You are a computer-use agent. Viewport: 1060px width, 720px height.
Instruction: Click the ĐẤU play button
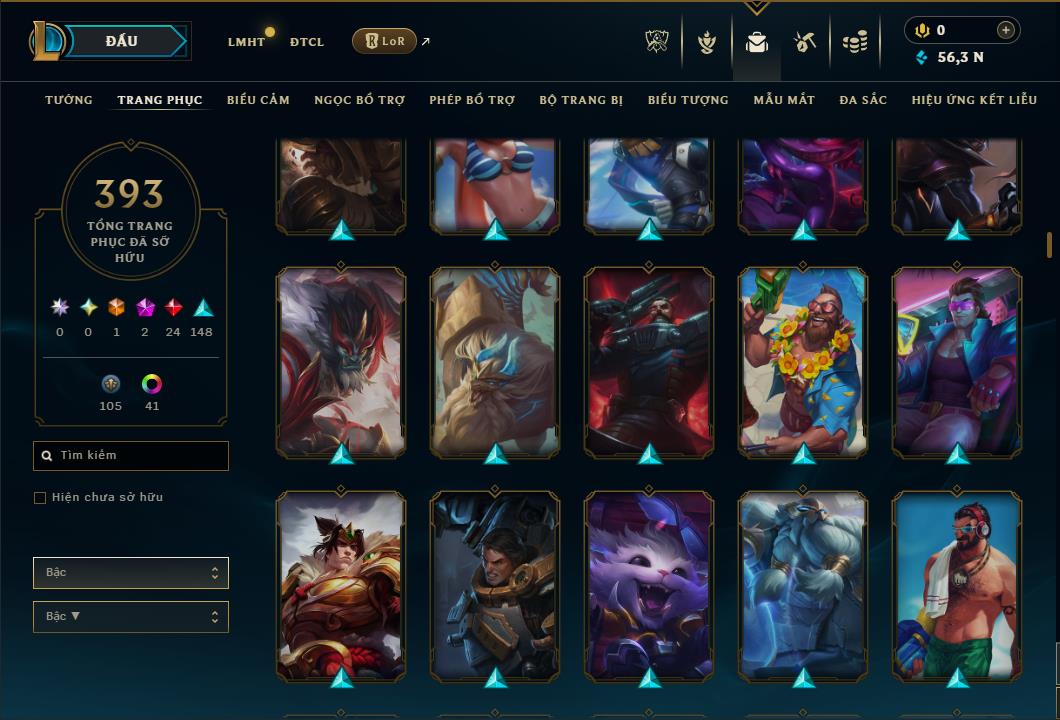click(122, 41)
